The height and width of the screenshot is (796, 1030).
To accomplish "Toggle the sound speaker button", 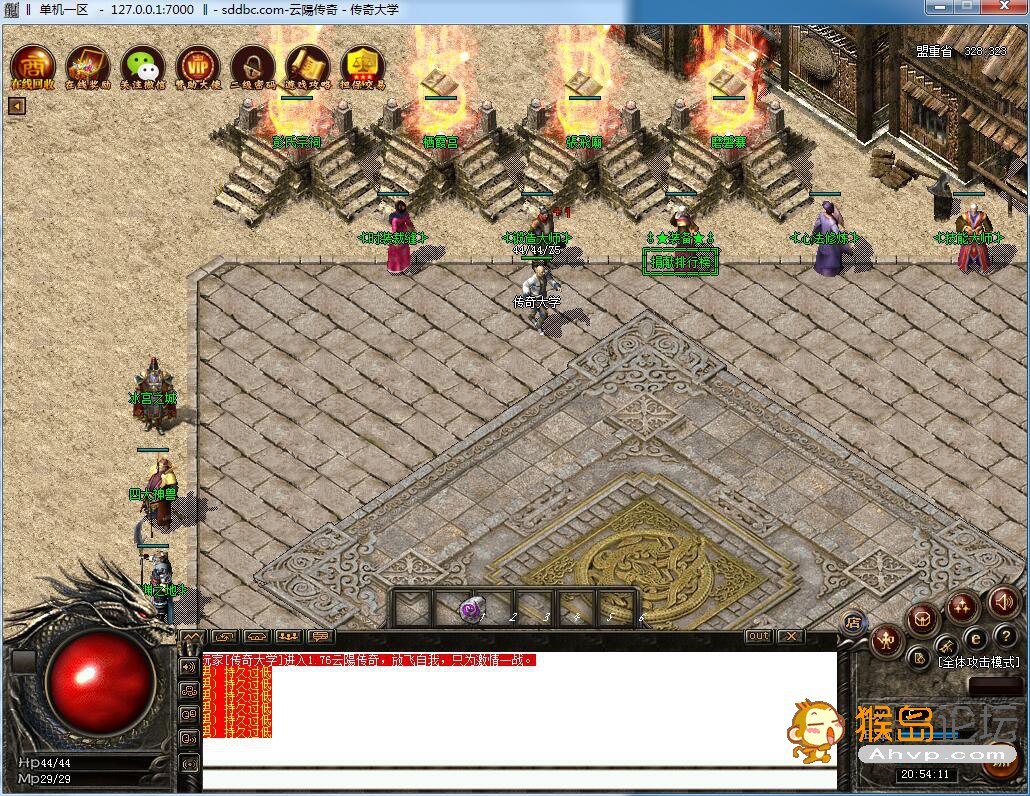I will tap(1003, 601).
